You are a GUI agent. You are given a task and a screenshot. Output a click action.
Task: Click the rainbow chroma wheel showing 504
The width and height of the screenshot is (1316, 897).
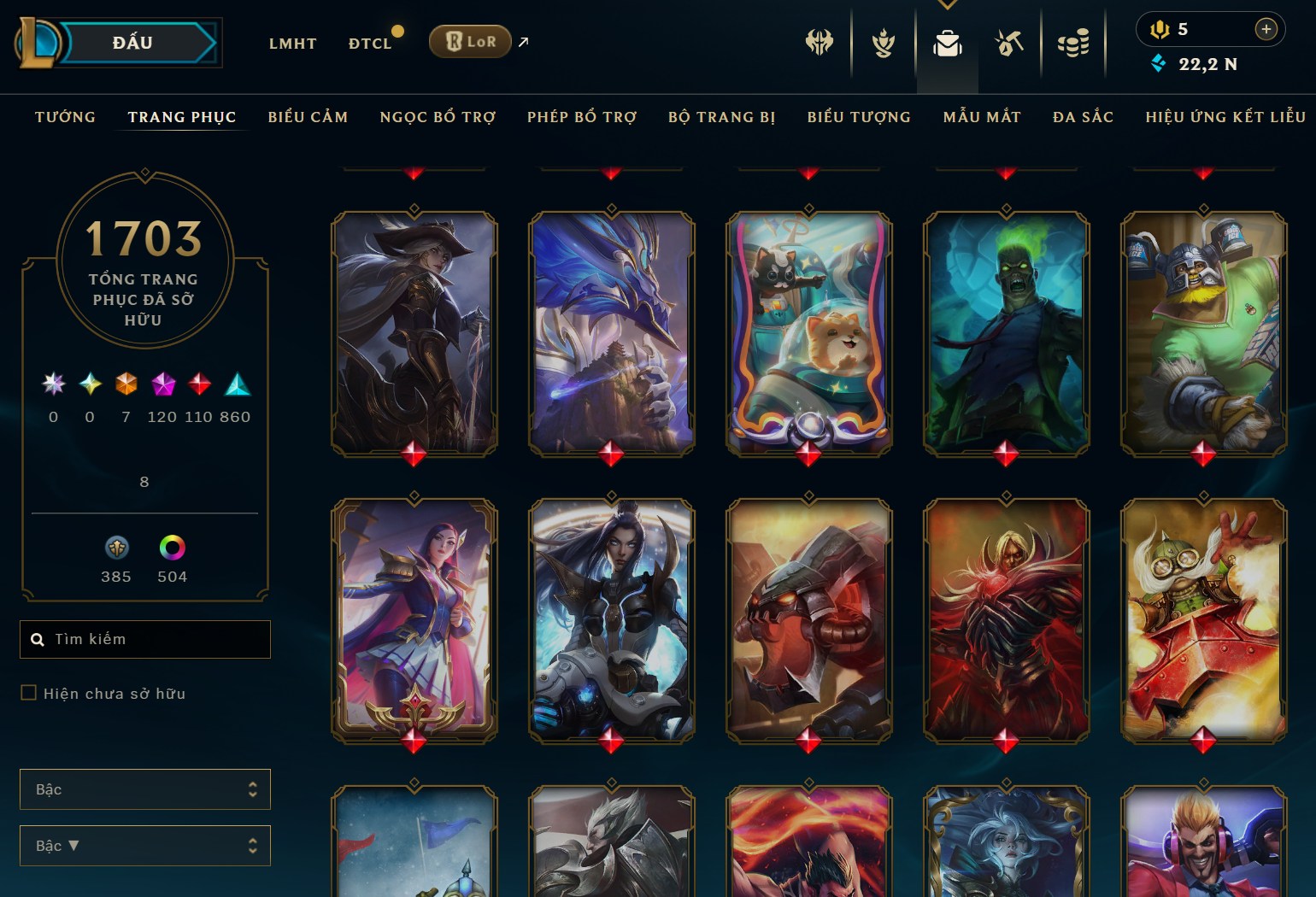coord(171,548)
